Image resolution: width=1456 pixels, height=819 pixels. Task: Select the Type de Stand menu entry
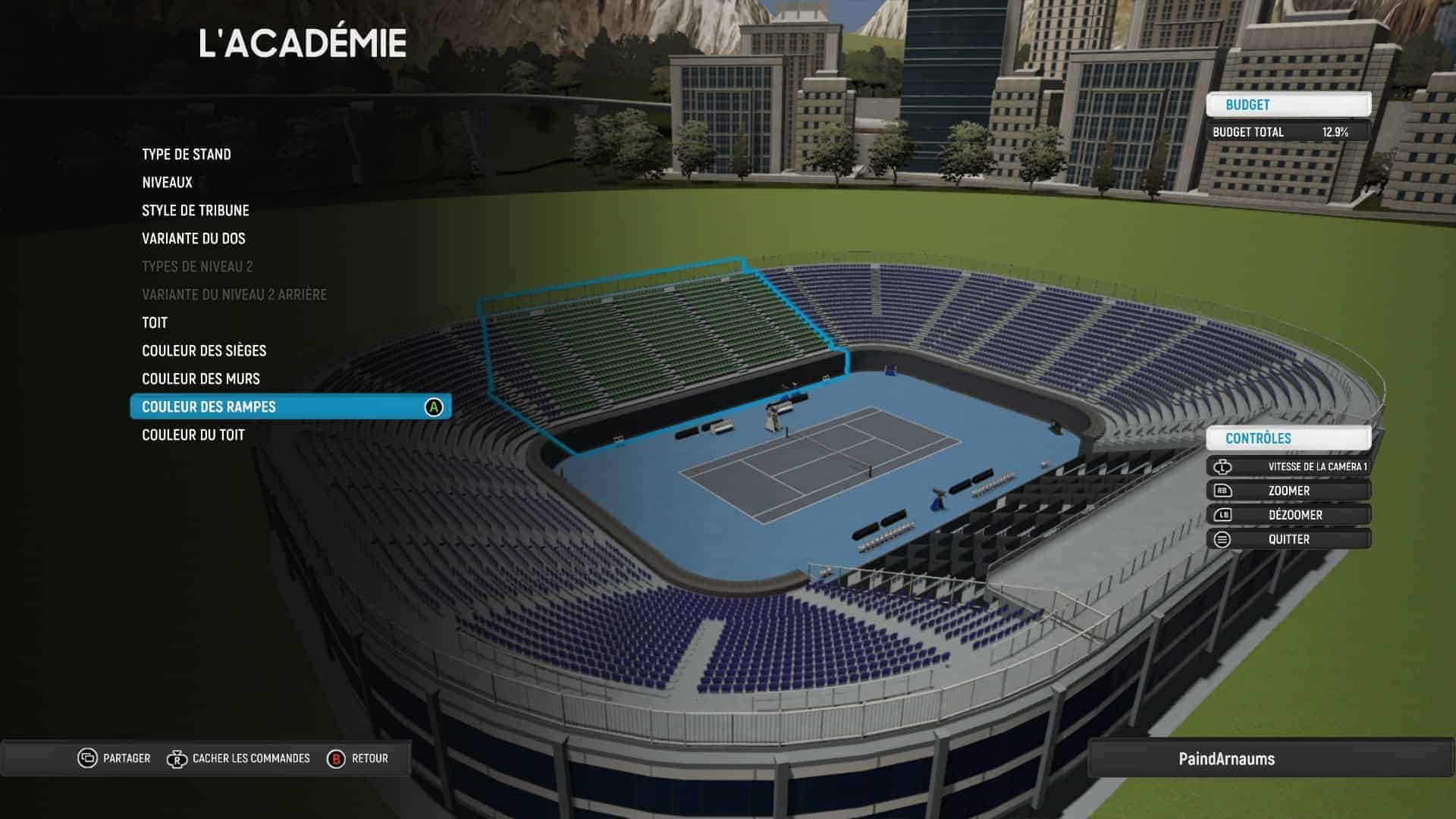(187, 155)
